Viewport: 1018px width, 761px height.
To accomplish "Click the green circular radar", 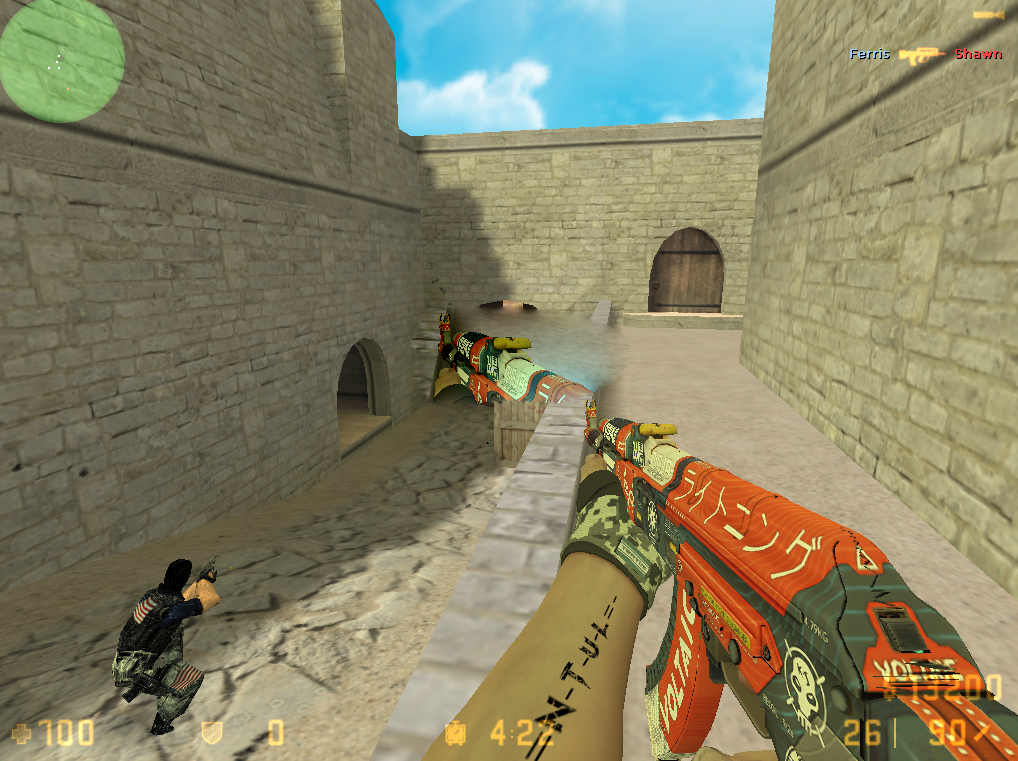I will tap(62, 61).
